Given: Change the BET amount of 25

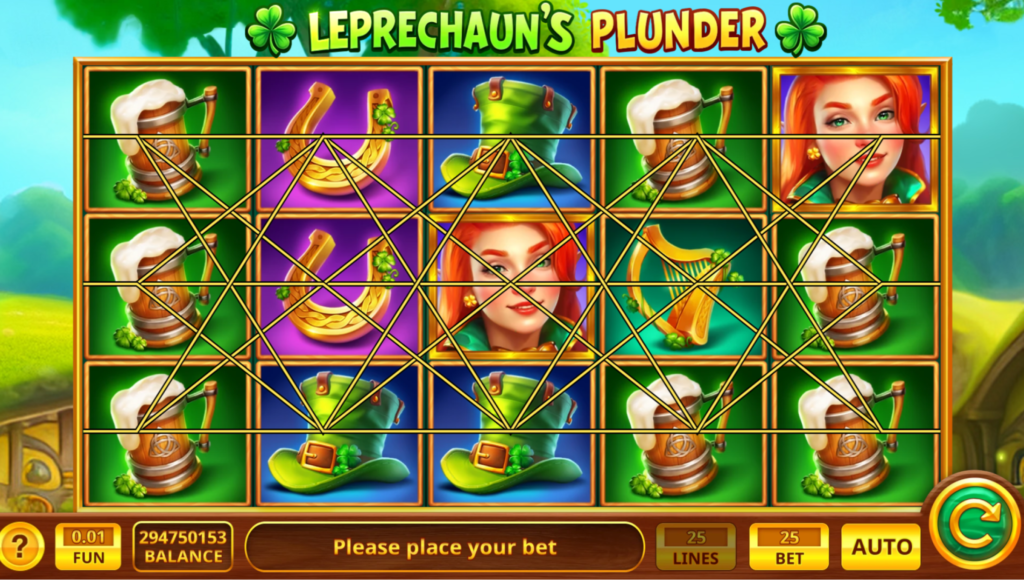Looking at the screenshot, I should [789, 547].
